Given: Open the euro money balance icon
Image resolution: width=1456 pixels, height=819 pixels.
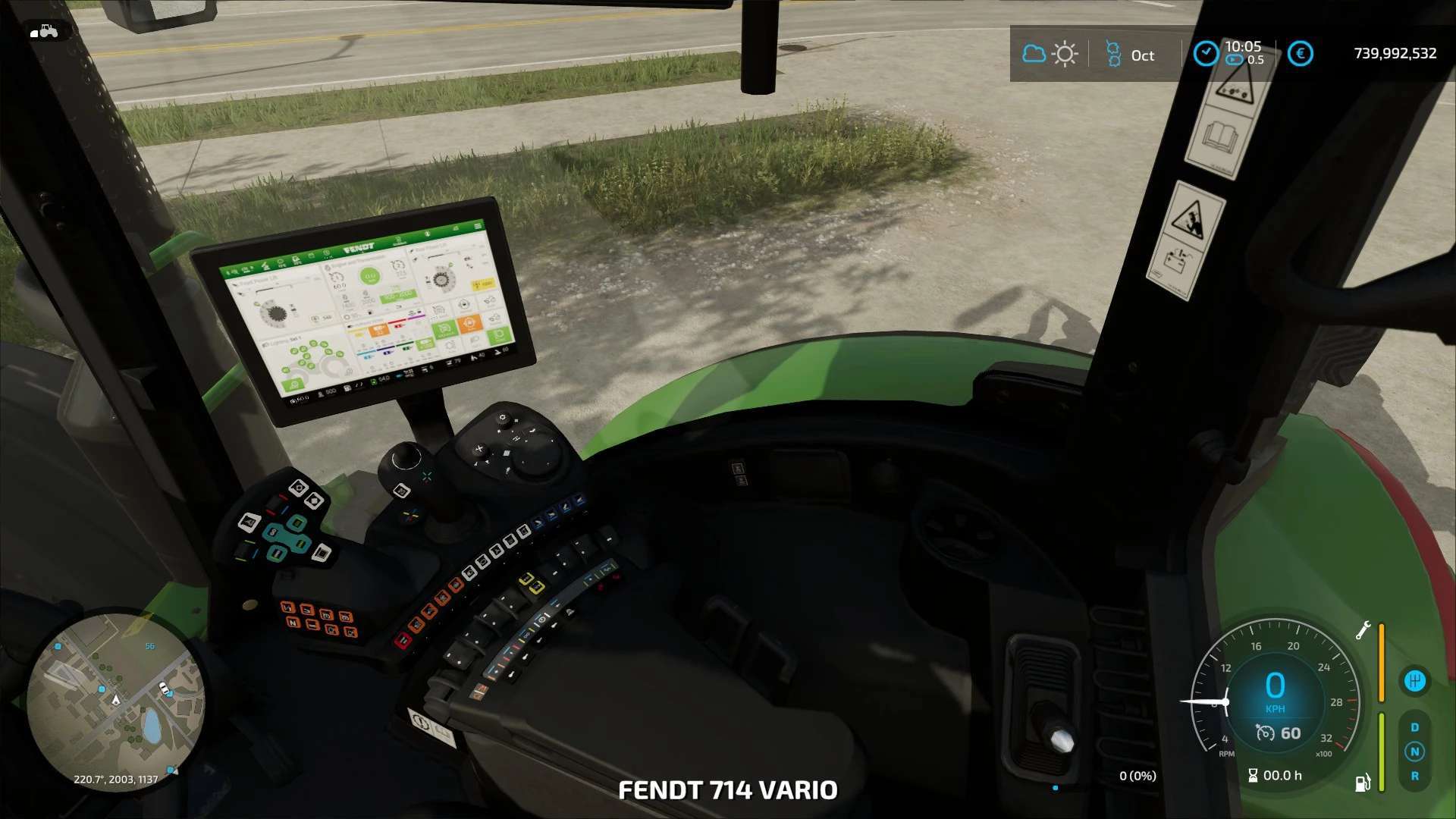Looking at the screenshot, I should 1301,54.
